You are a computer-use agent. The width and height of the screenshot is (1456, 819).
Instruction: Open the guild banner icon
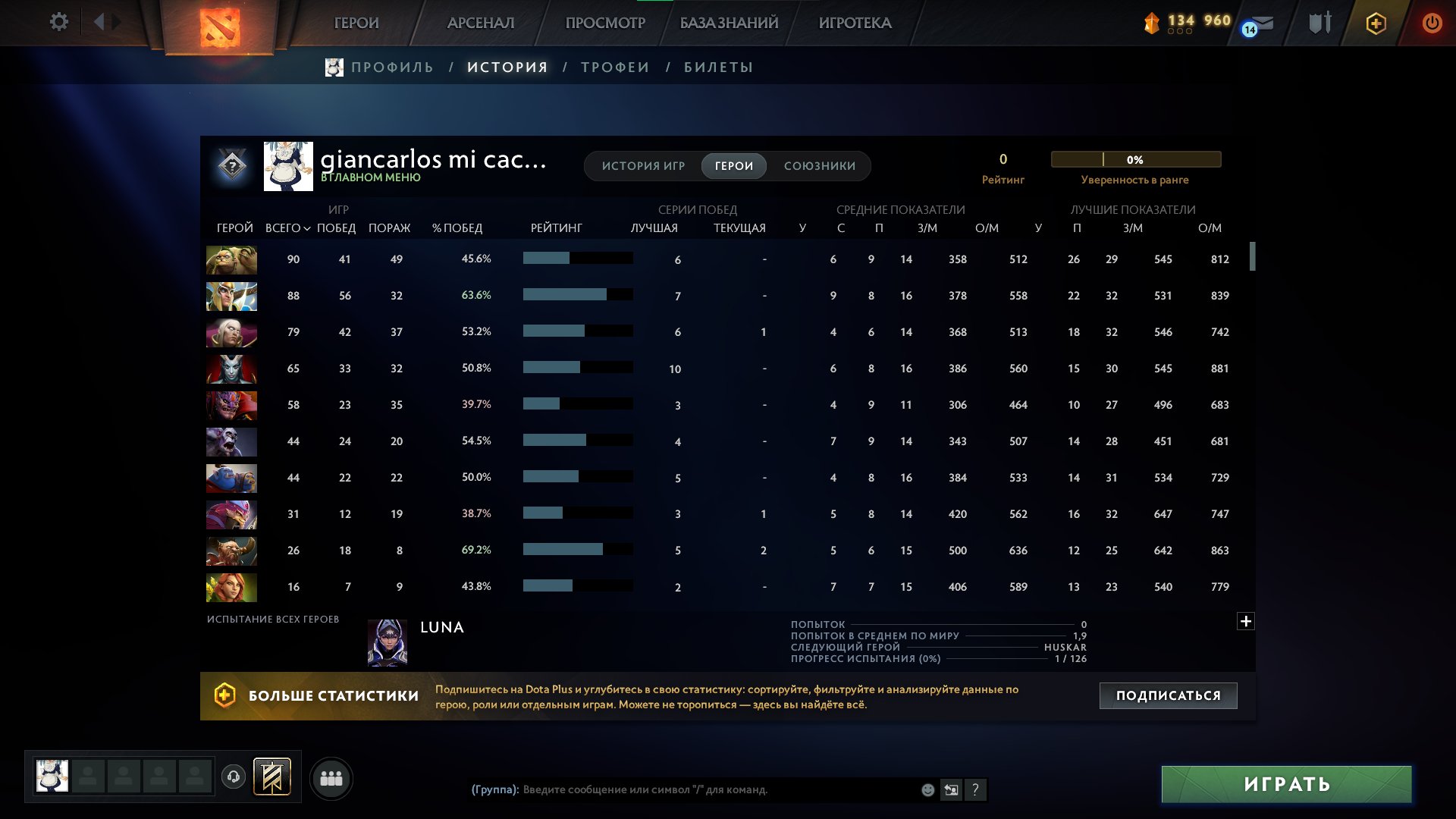point(273,776)
